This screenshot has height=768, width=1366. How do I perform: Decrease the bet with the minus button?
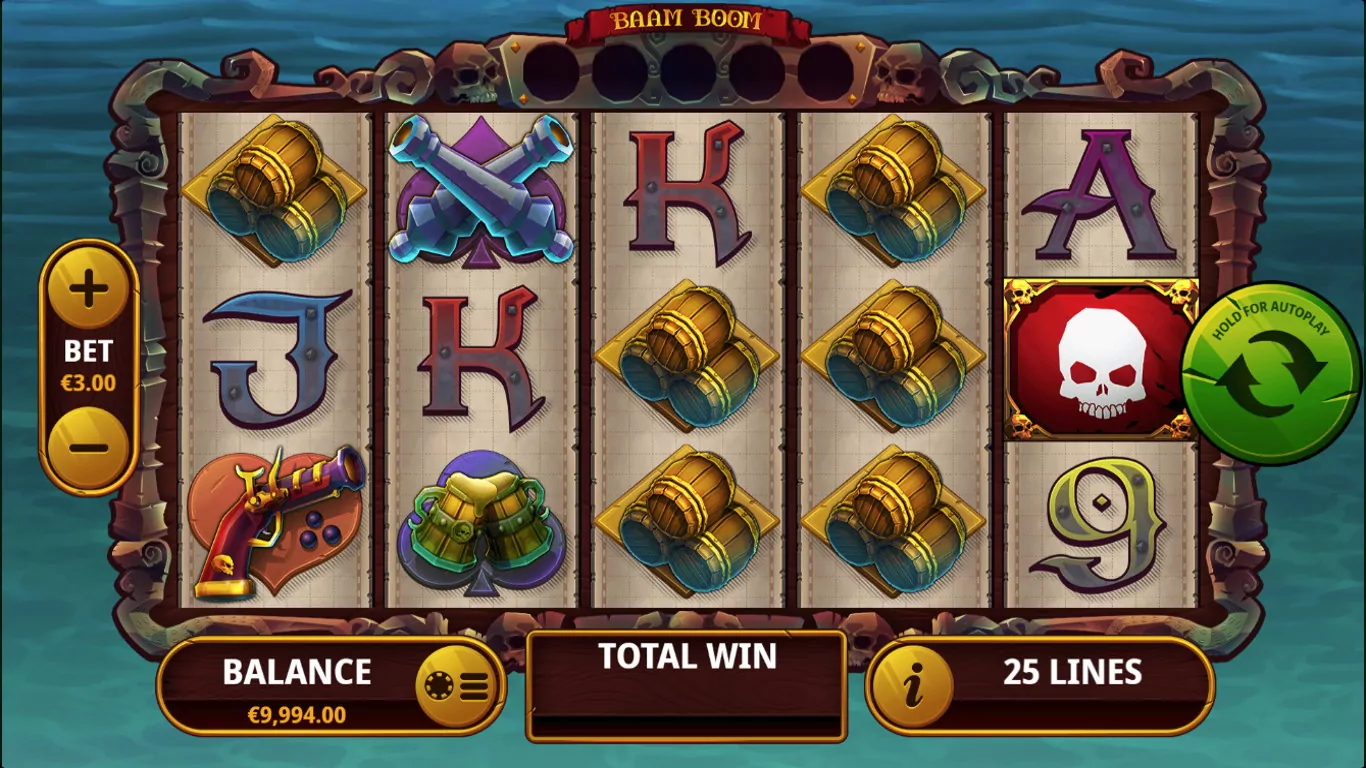coord(88,445)
